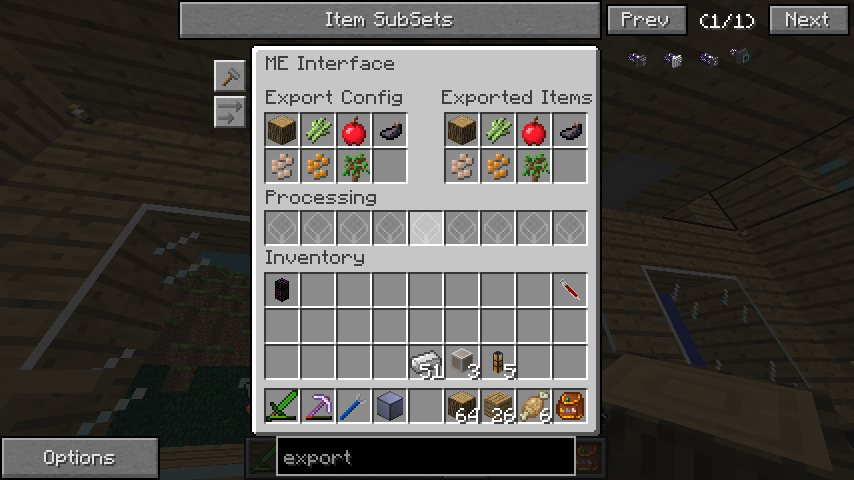Pick up the stack of 64 oak logs
Image resolution: width=854 pixels, height=480 pixels.
click(462, 406)
